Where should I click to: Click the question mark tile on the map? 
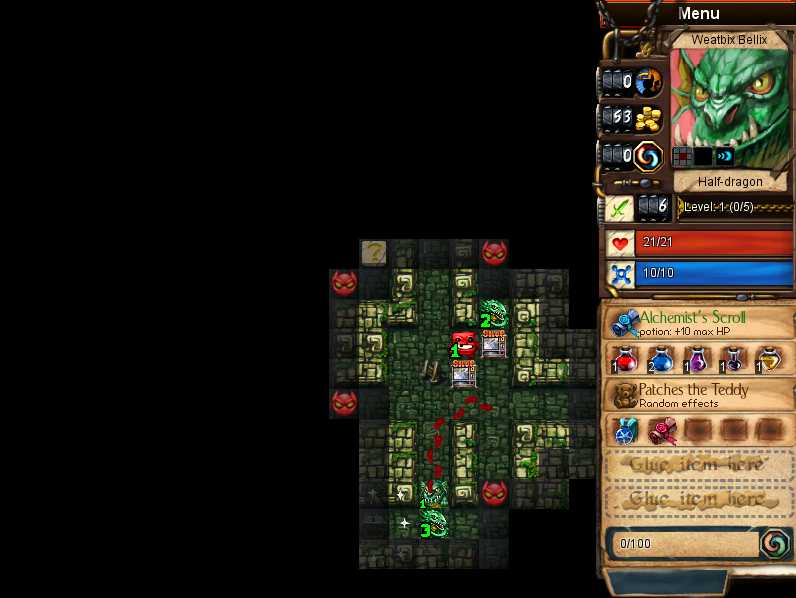374,252
